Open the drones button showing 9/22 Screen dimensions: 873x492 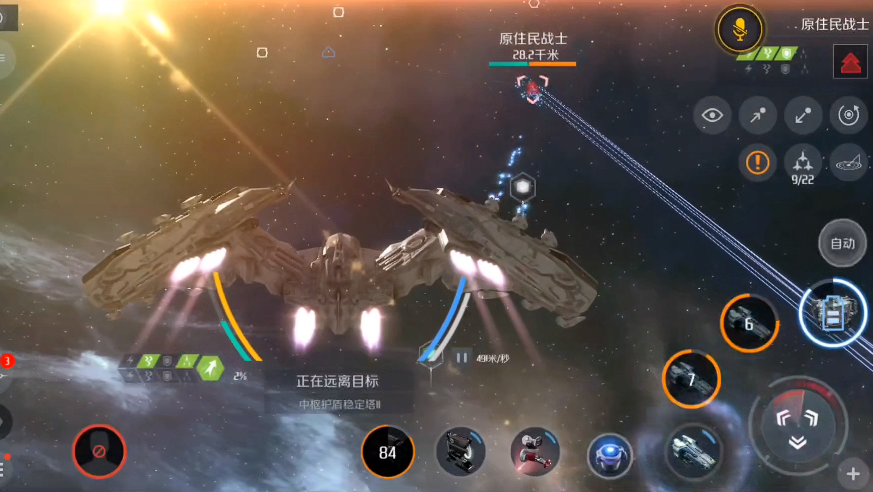(803, 161)
